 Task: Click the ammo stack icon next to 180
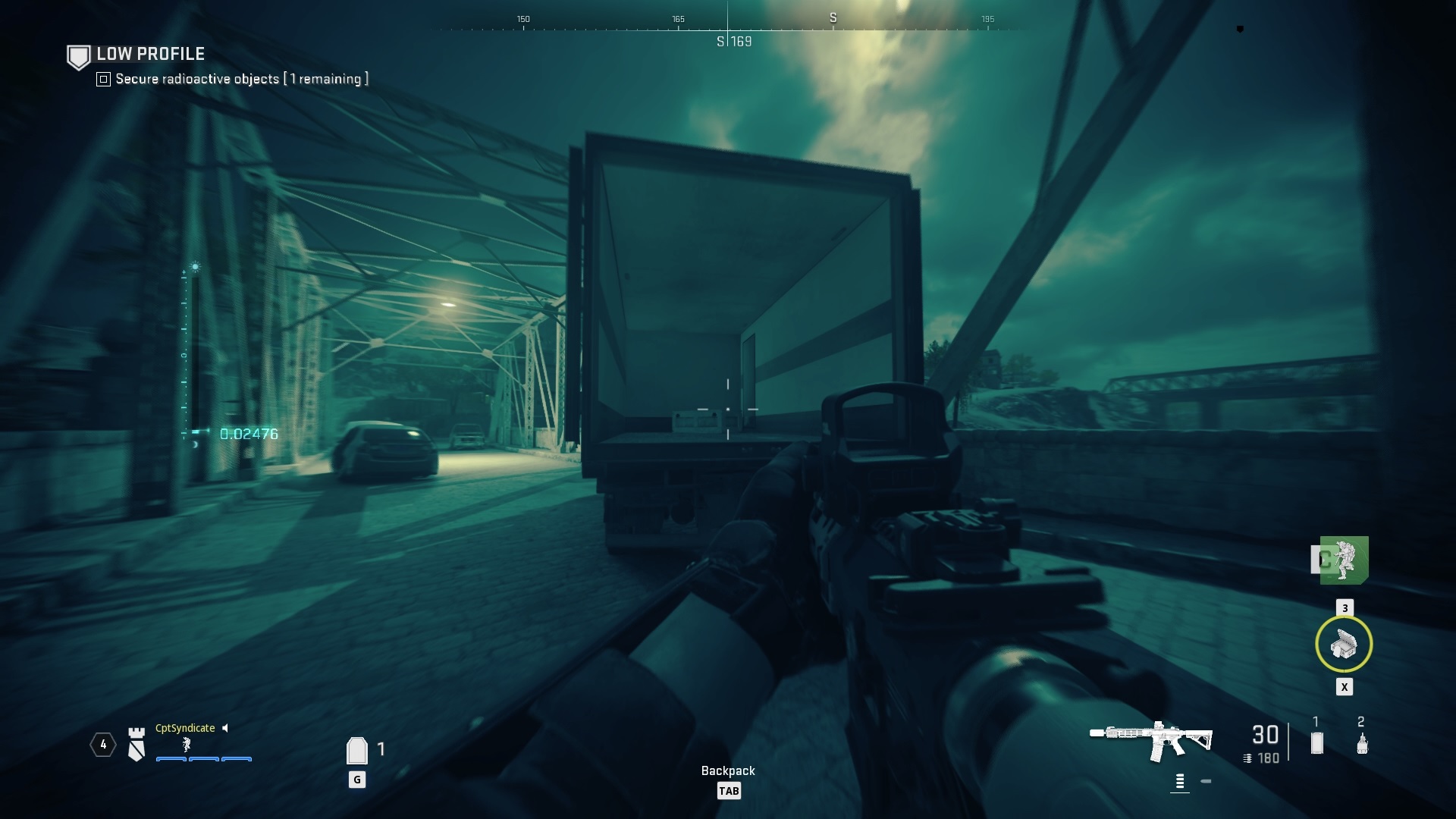coord(1249,757)
